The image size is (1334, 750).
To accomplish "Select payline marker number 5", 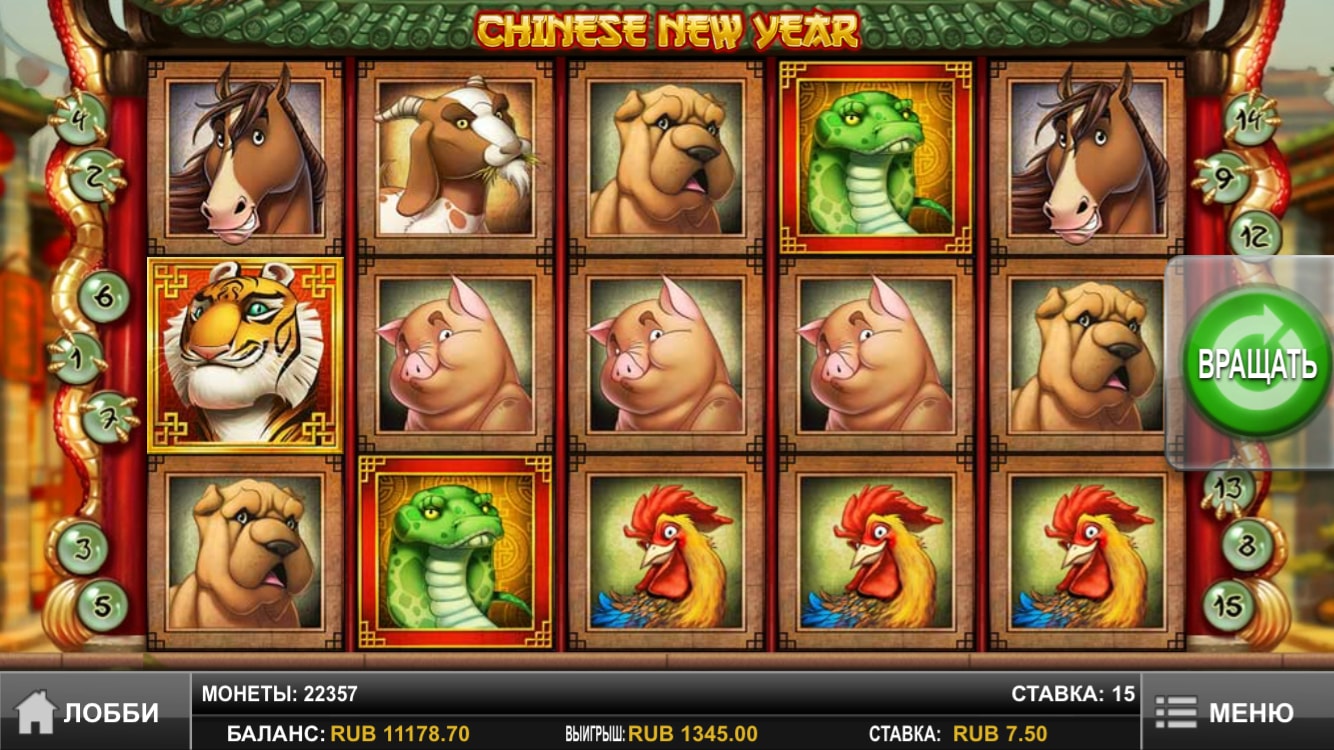I will coord(102,605).
